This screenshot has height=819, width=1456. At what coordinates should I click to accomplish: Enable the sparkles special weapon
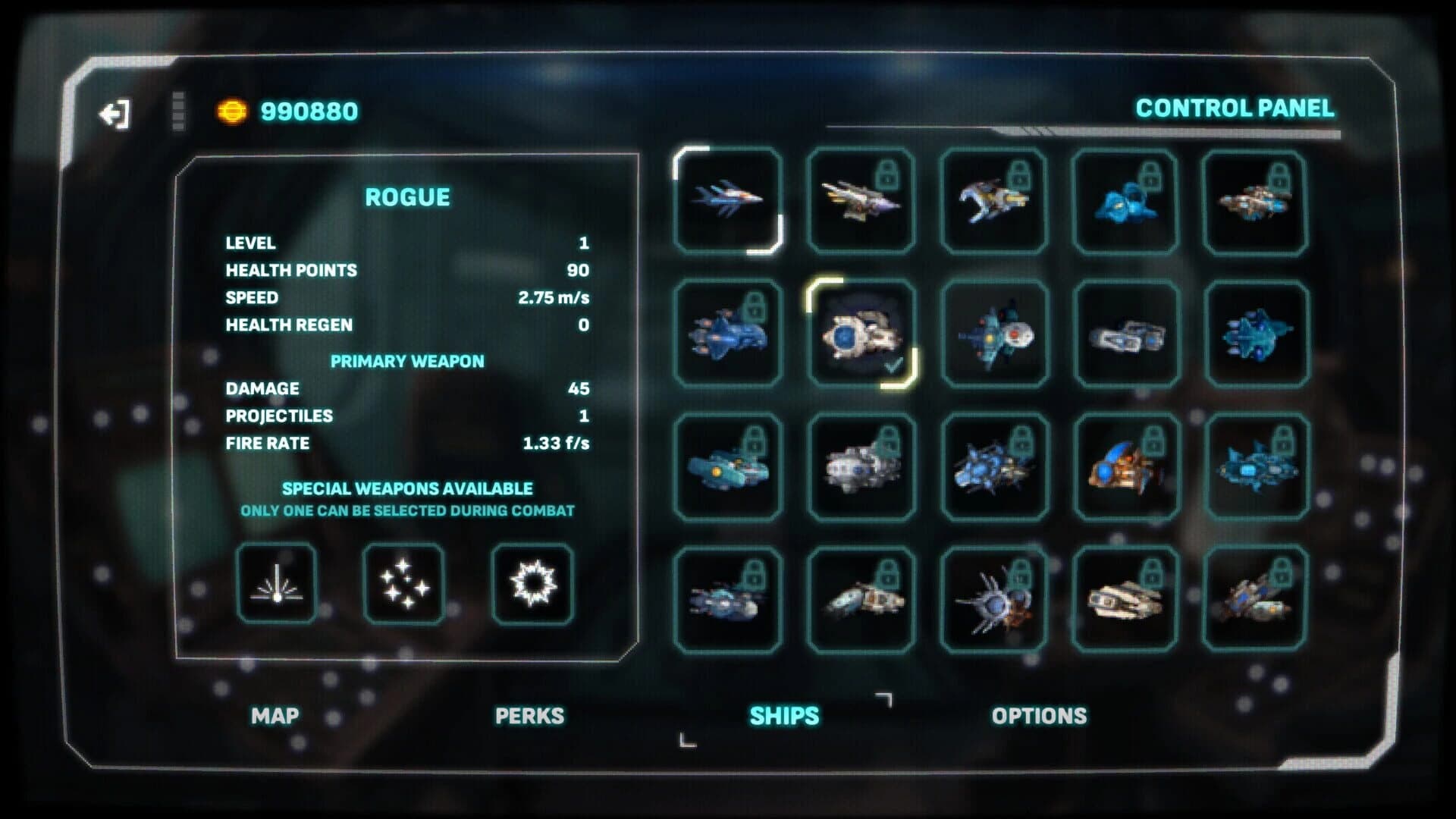click(403, 582)
